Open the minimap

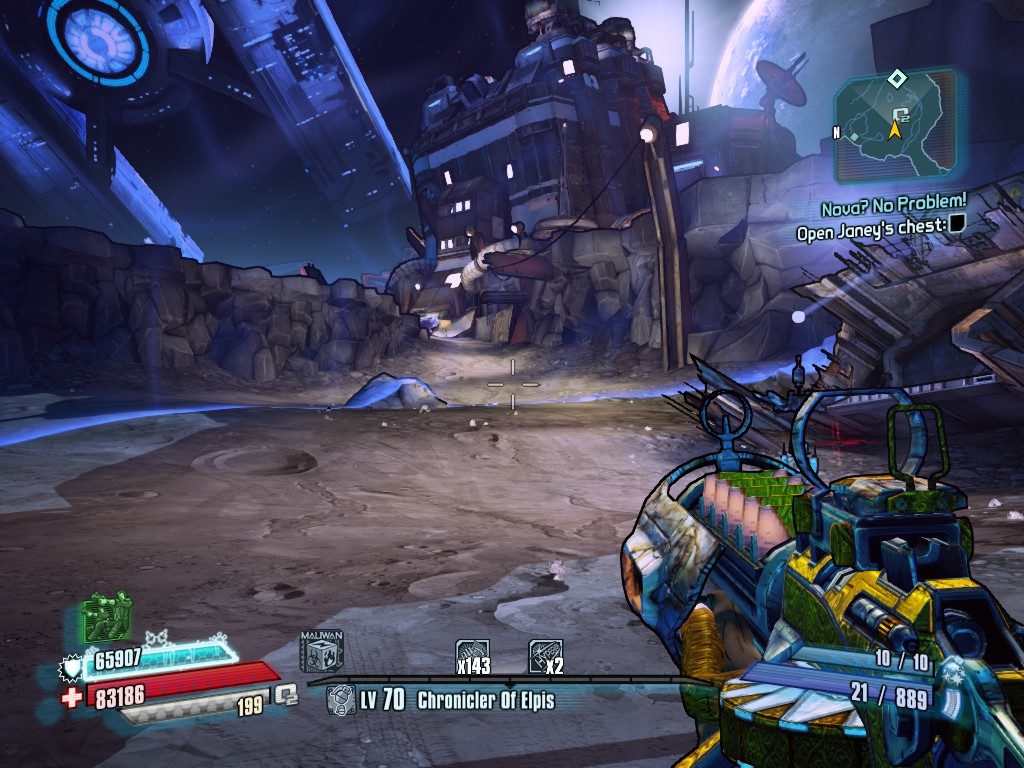coord(894,123)
